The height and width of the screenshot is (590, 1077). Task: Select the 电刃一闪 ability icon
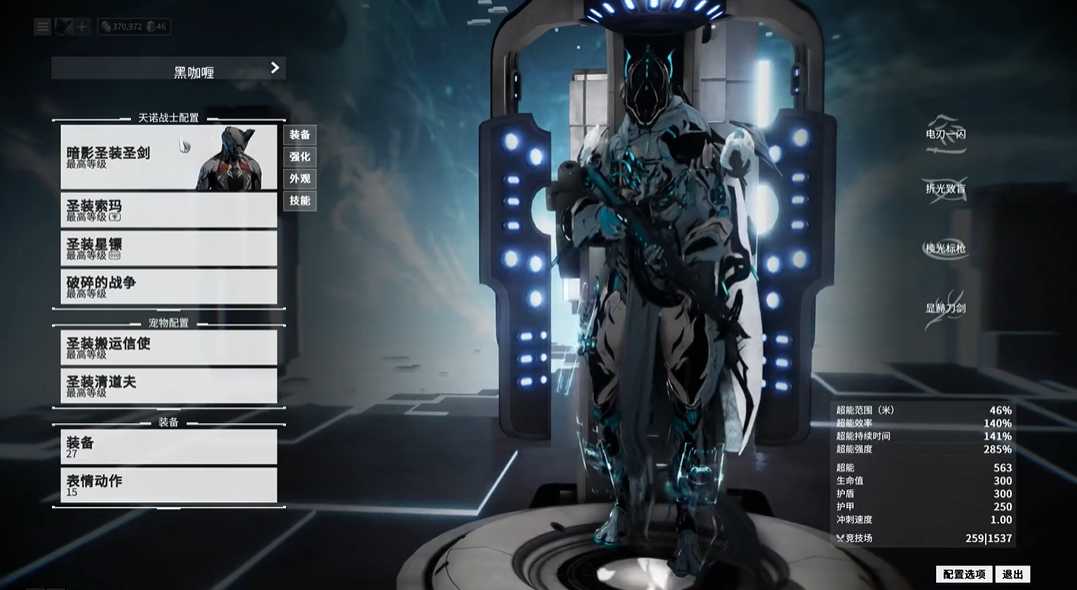pyautogui.click(x=945, y=134)
